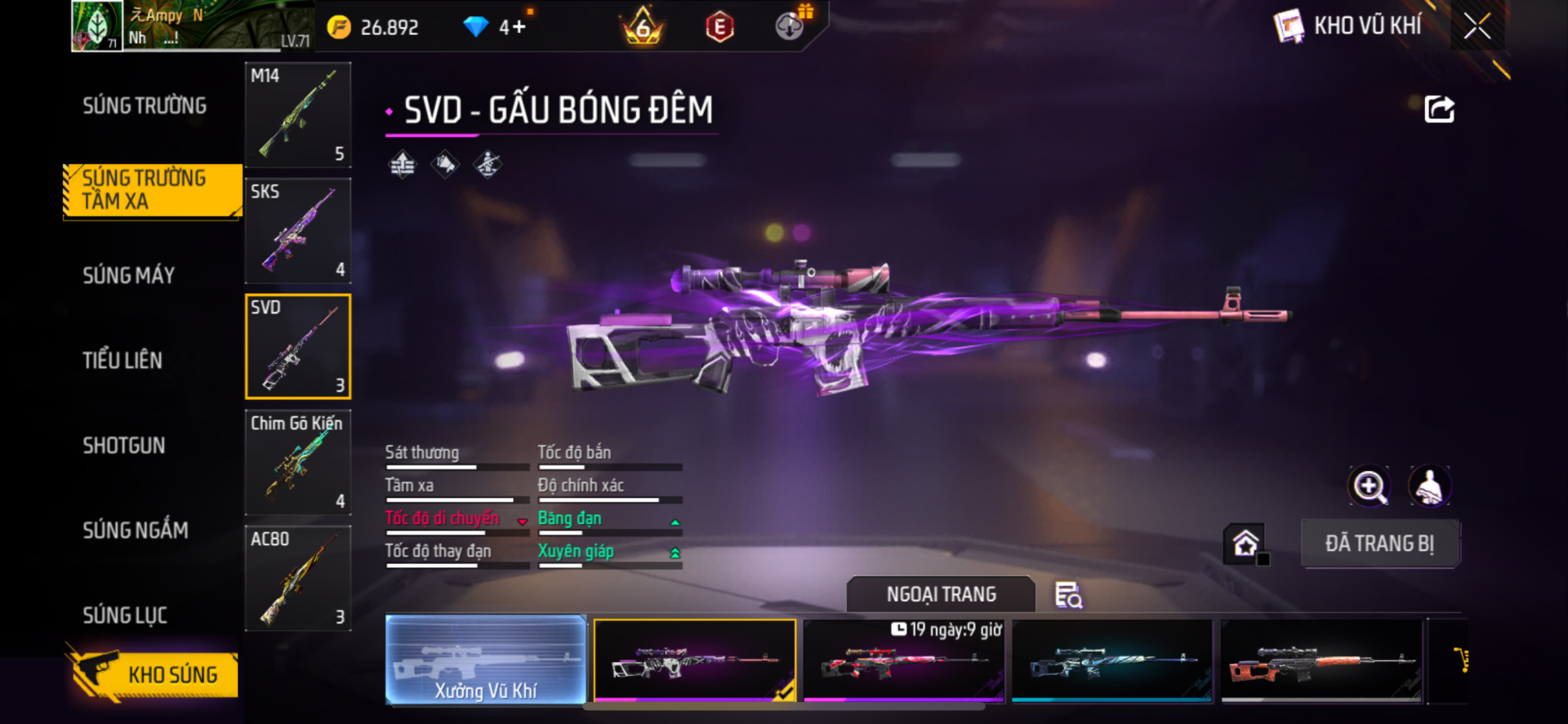This screenshot has width=1568, height=724.
Task: Close the weapon vault screen
Action: pyautogui.click(x=1477, y=26)
